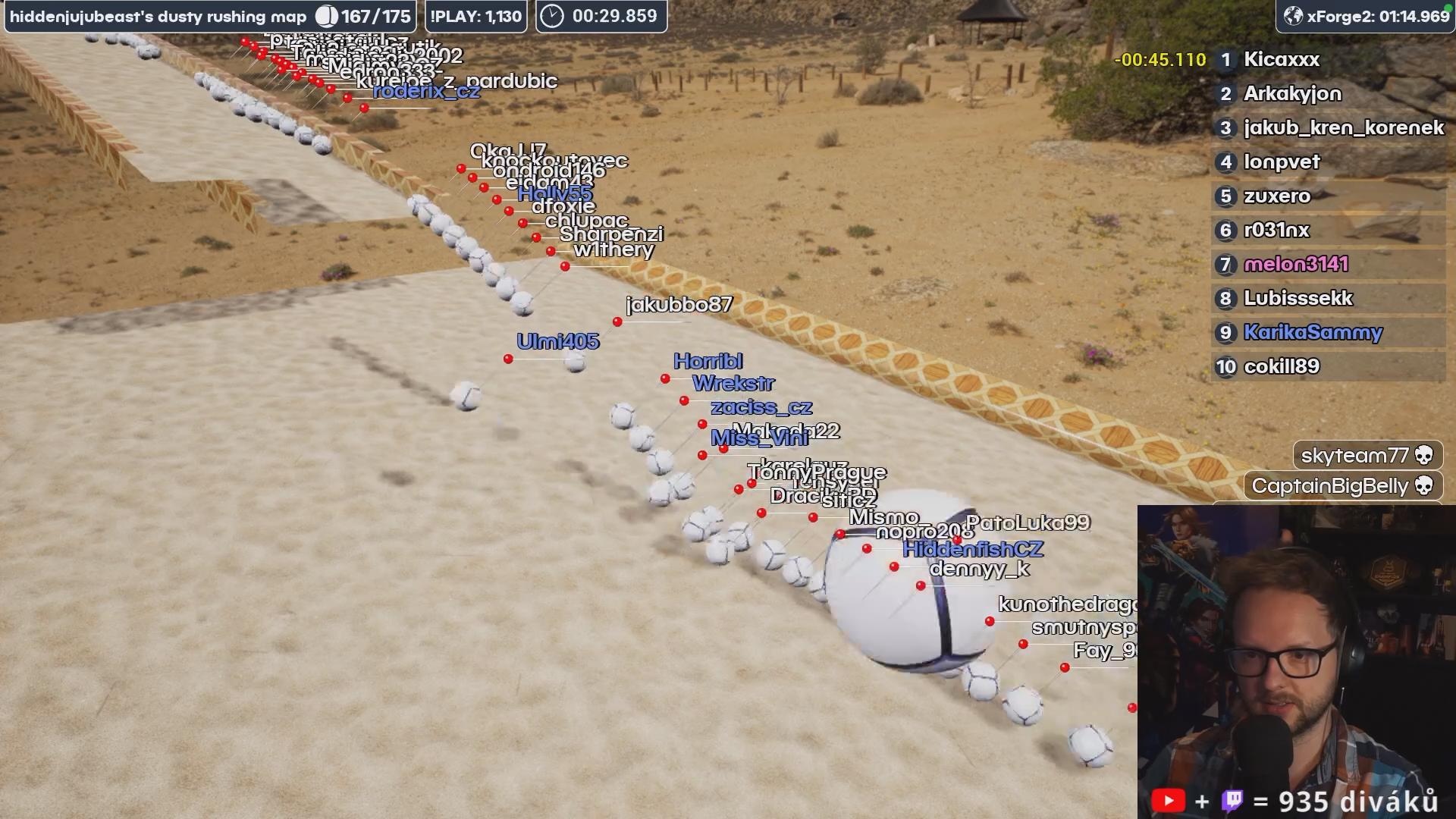Click the streamer webcam overlay
The width and height of the screenshot is (1456, 819).
pos(1295,660)
